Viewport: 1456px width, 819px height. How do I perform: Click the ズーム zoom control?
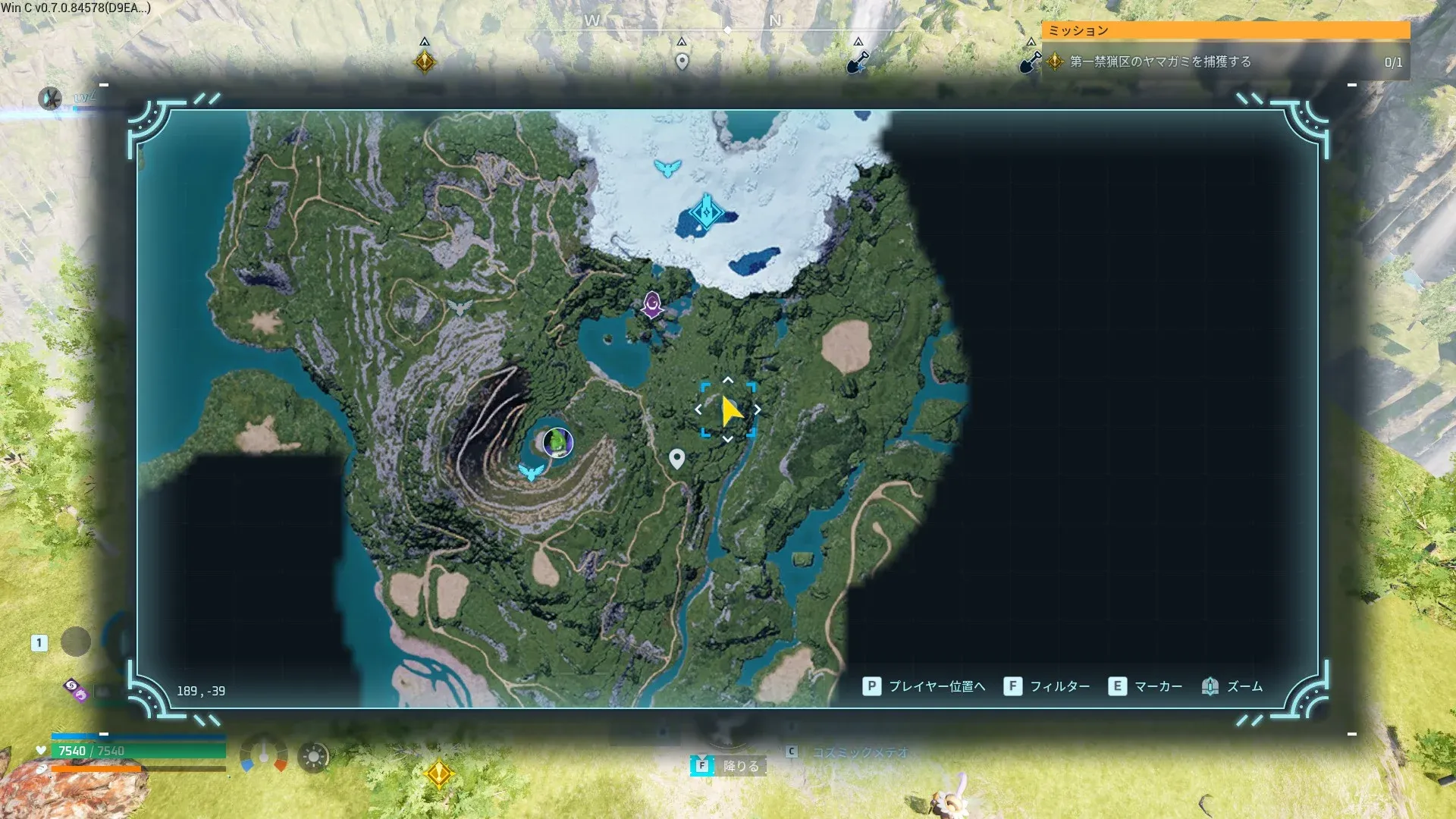click(1233, 686)
